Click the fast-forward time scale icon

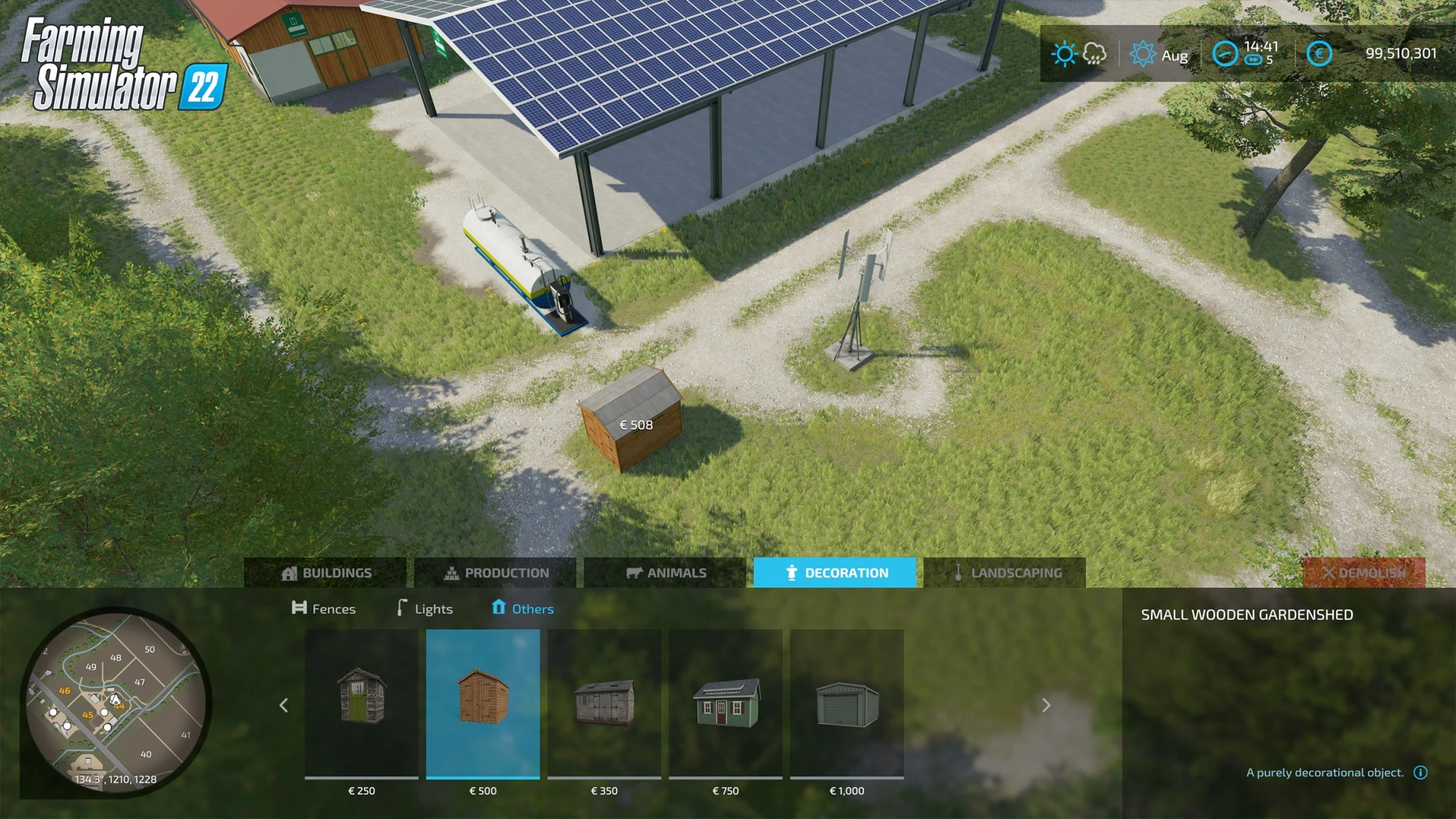(1253, 60)
